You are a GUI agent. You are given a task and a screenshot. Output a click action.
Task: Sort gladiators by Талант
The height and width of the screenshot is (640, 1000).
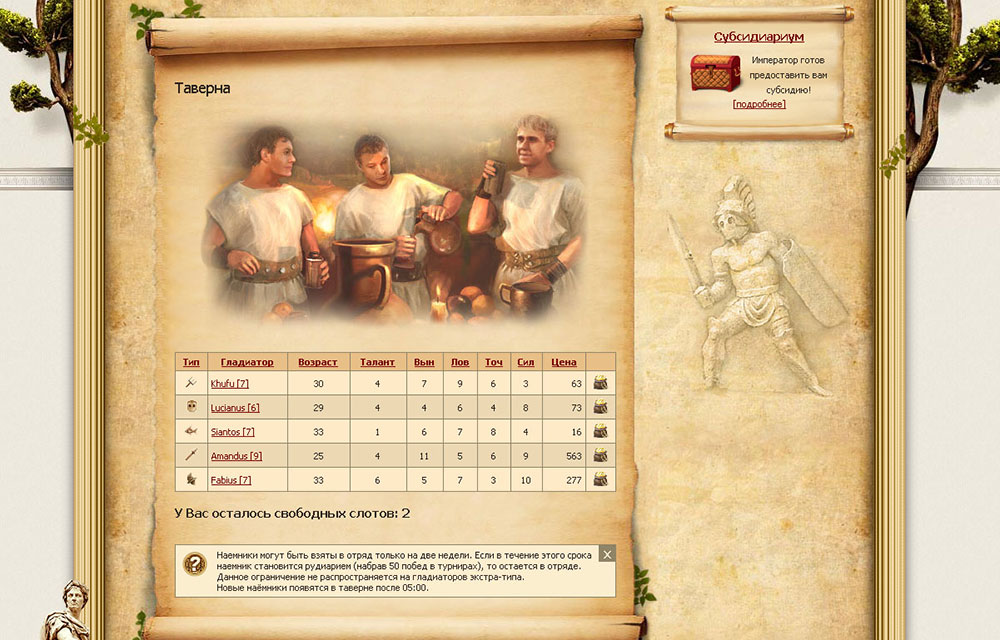coord(378,362)
